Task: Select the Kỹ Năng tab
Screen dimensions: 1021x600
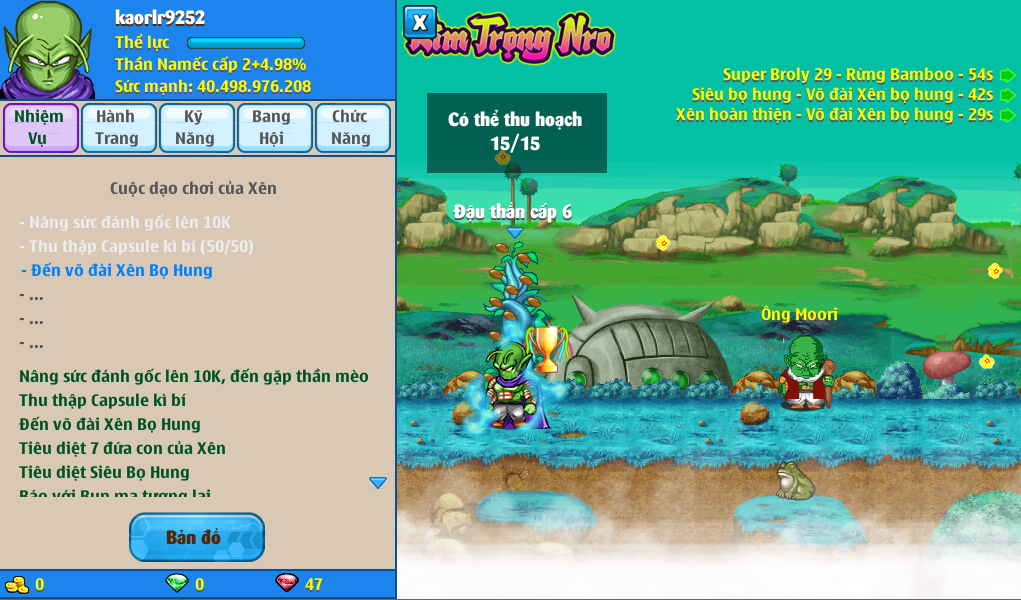Action: (x=195, y=128)
